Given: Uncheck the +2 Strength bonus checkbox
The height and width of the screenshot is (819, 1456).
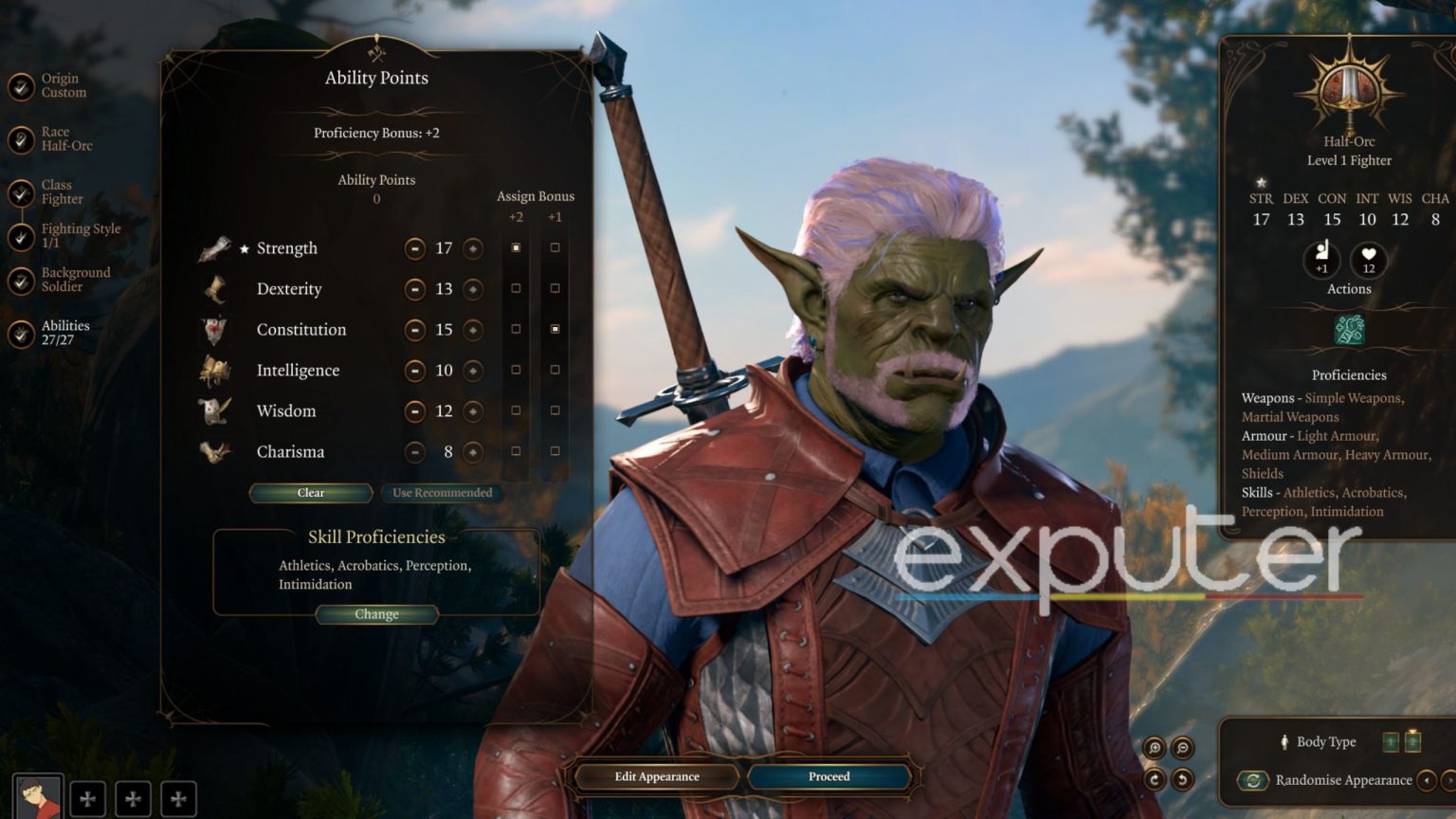Looking at the screenshot, I should coord(515,247).
